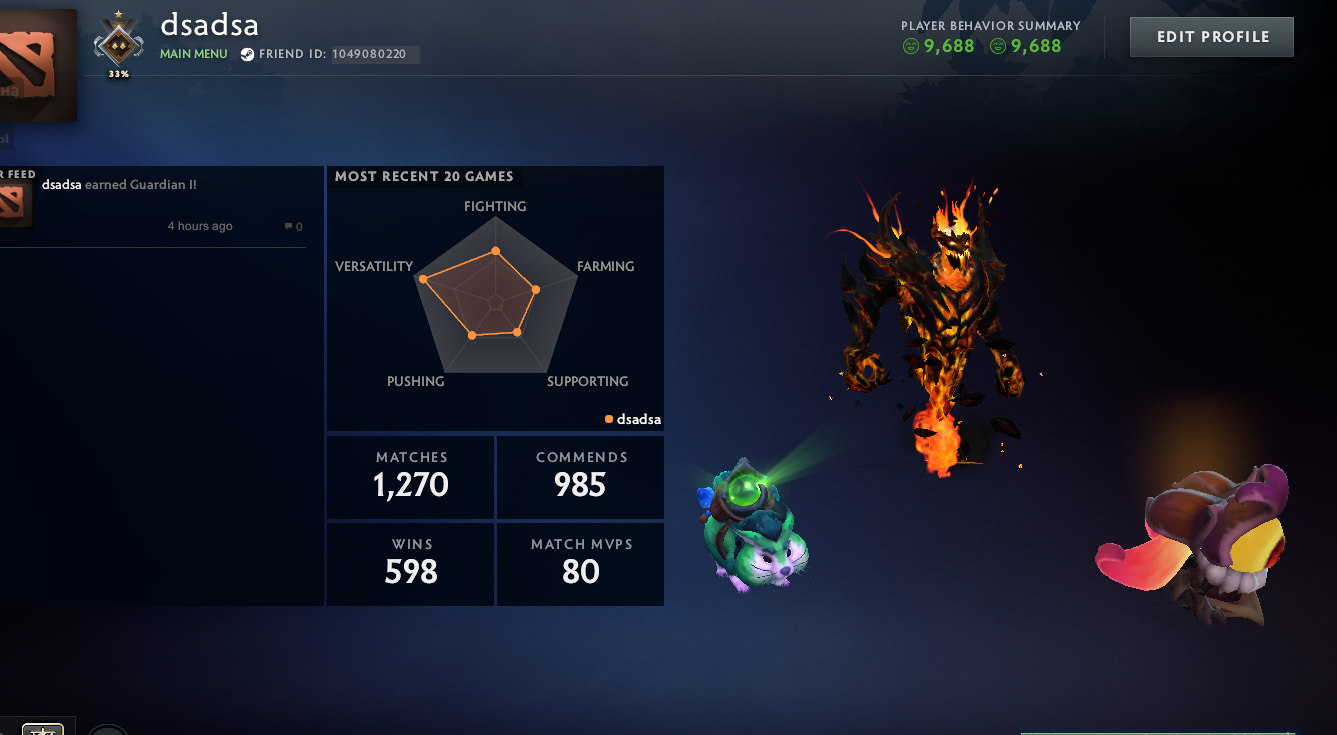Click the EDIT PROFILE button
This screenshot has height=735, width=1337.
[1211, 36]
